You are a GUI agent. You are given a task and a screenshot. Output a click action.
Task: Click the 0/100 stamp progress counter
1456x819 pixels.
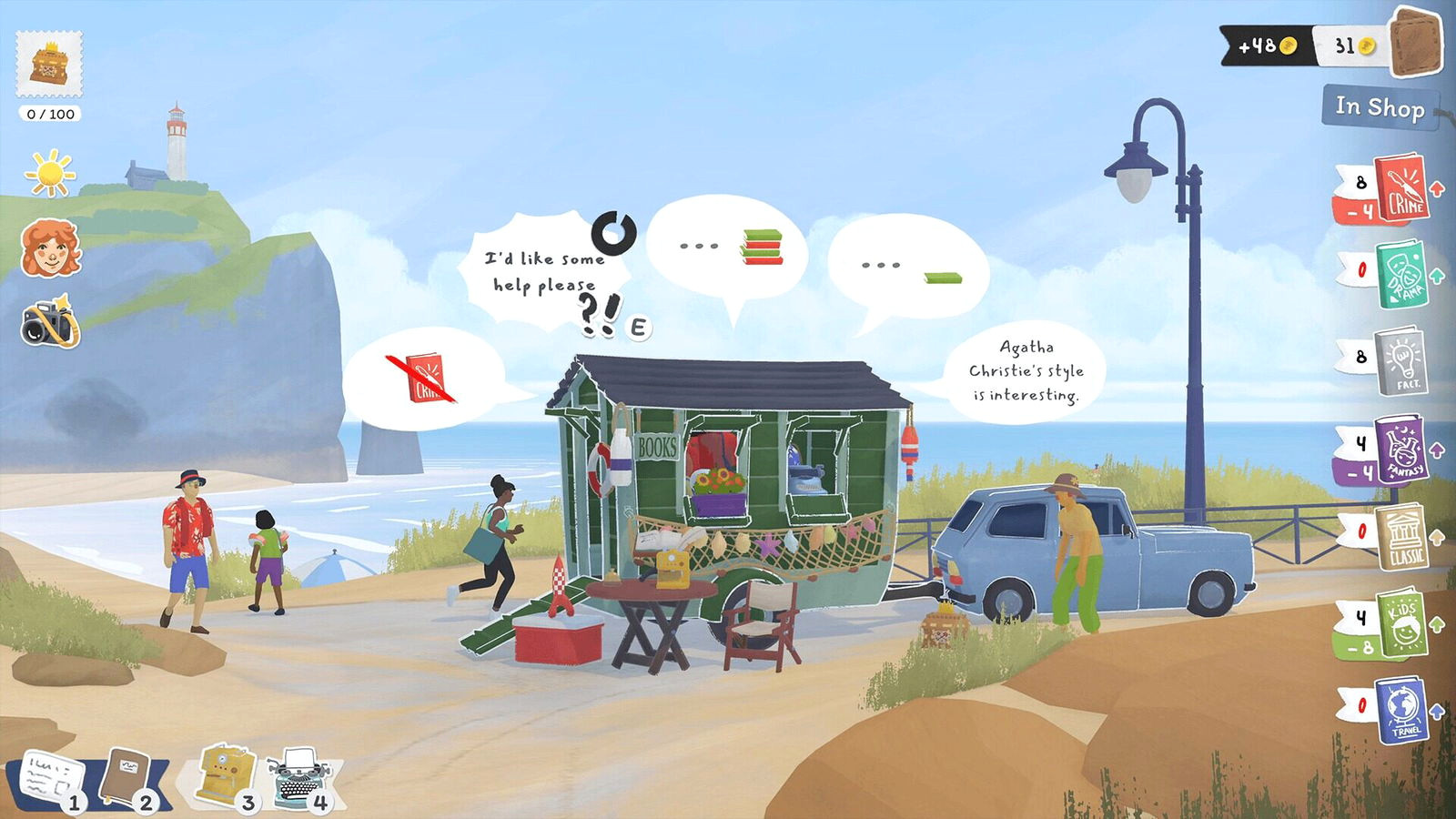[x=47, y=114]
